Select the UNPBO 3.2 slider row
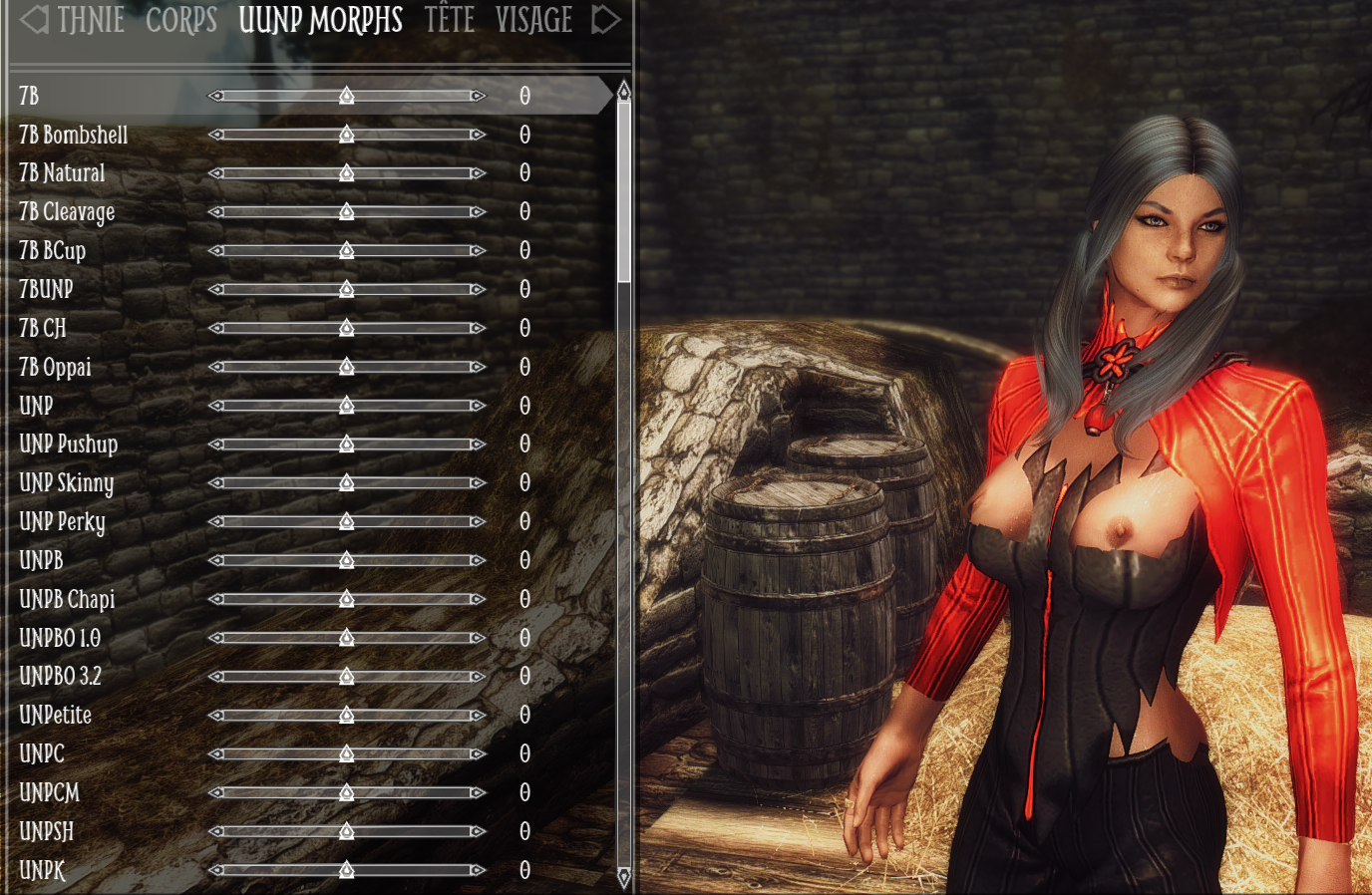 pos(61,677)
